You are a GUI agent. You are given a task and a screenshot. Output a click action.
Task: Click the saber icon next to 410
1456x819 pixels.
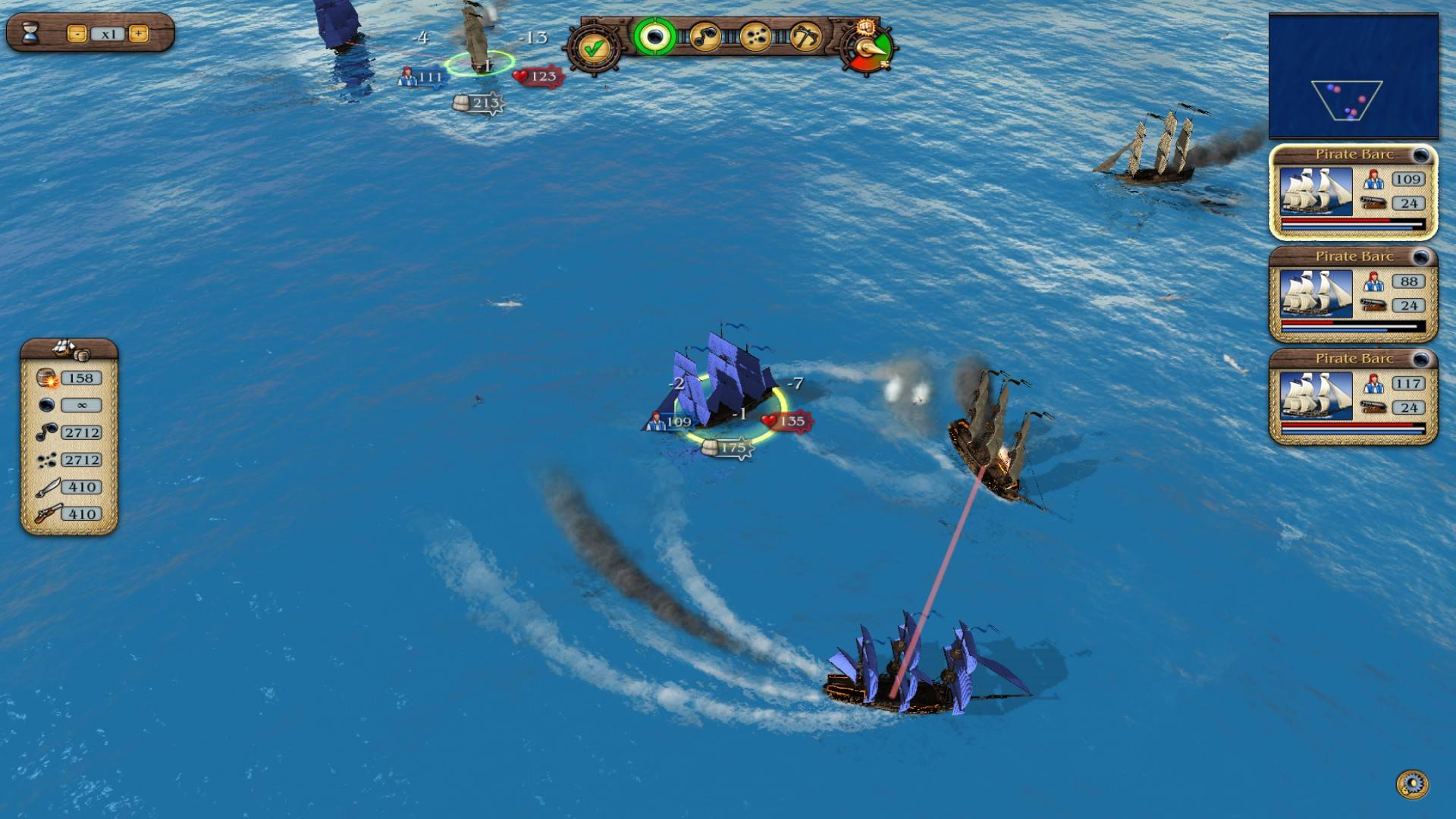tap(47, 486)
